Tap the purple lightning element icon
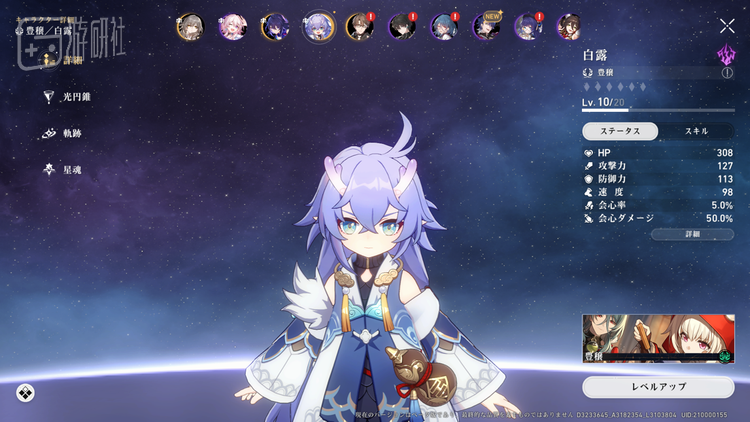This screenshot has height=422, width=750. pos(726,54)
